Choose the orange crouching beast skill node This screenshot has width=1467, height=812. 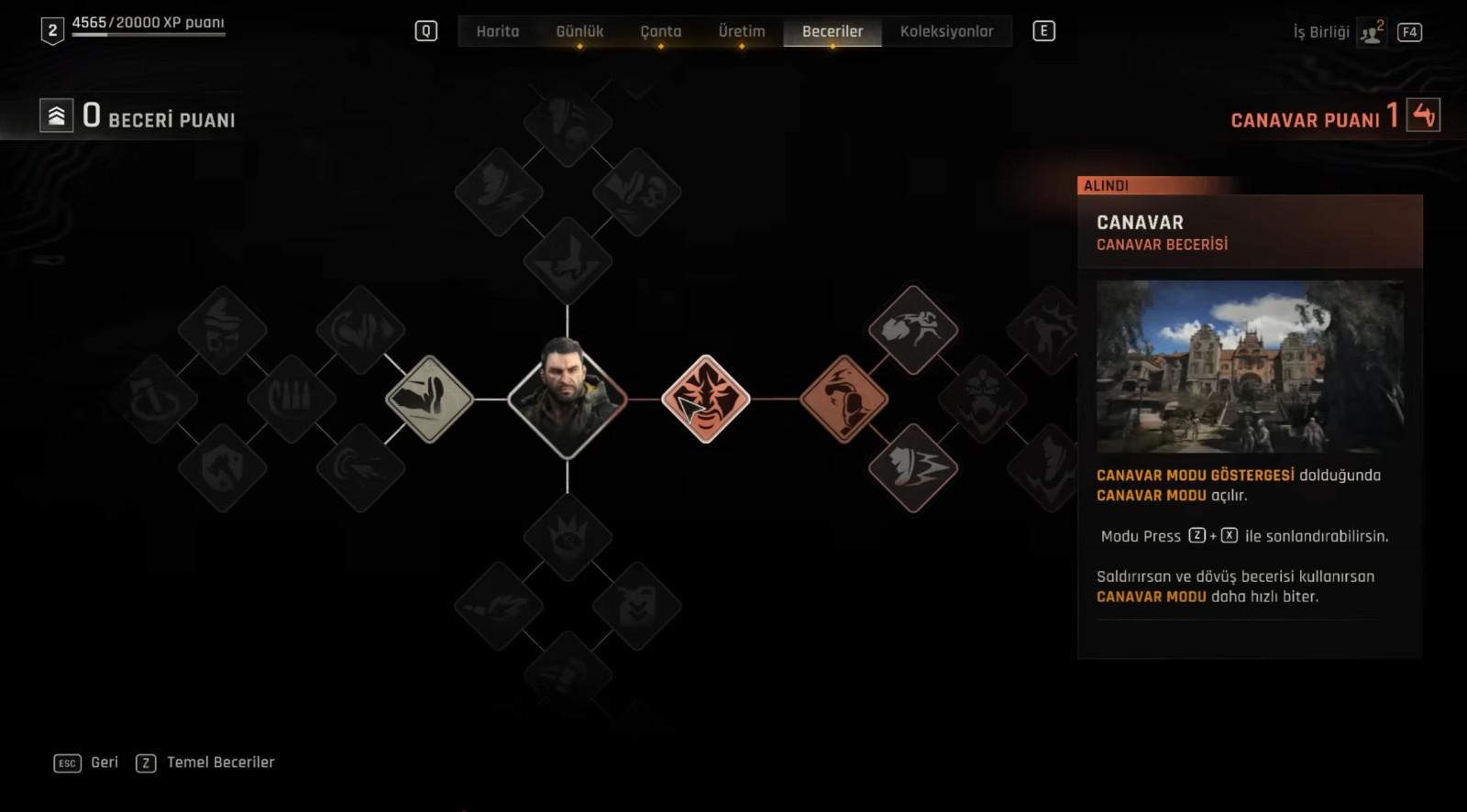(x=844, y=399)
